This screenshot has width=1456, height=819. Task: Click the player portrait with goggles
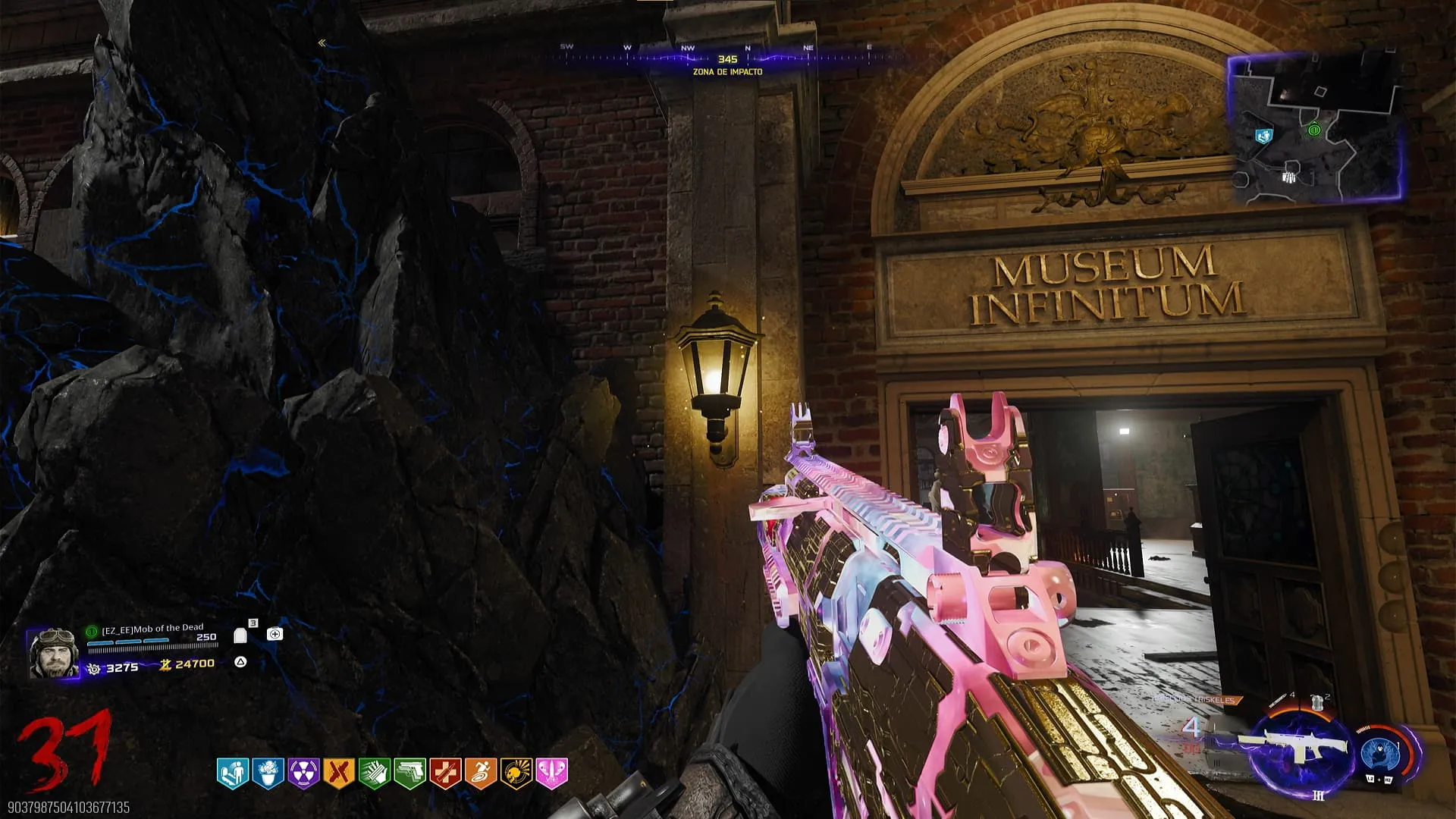(53, 652)
